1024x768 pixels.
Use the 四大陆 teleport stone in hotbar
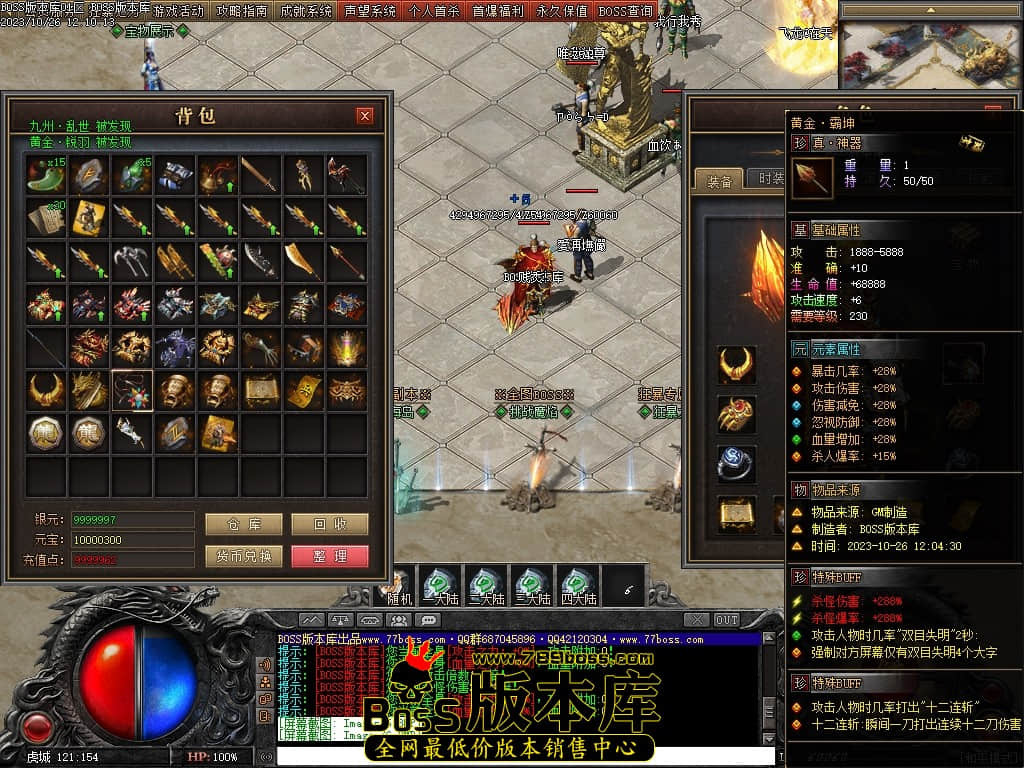click(577, 586)
